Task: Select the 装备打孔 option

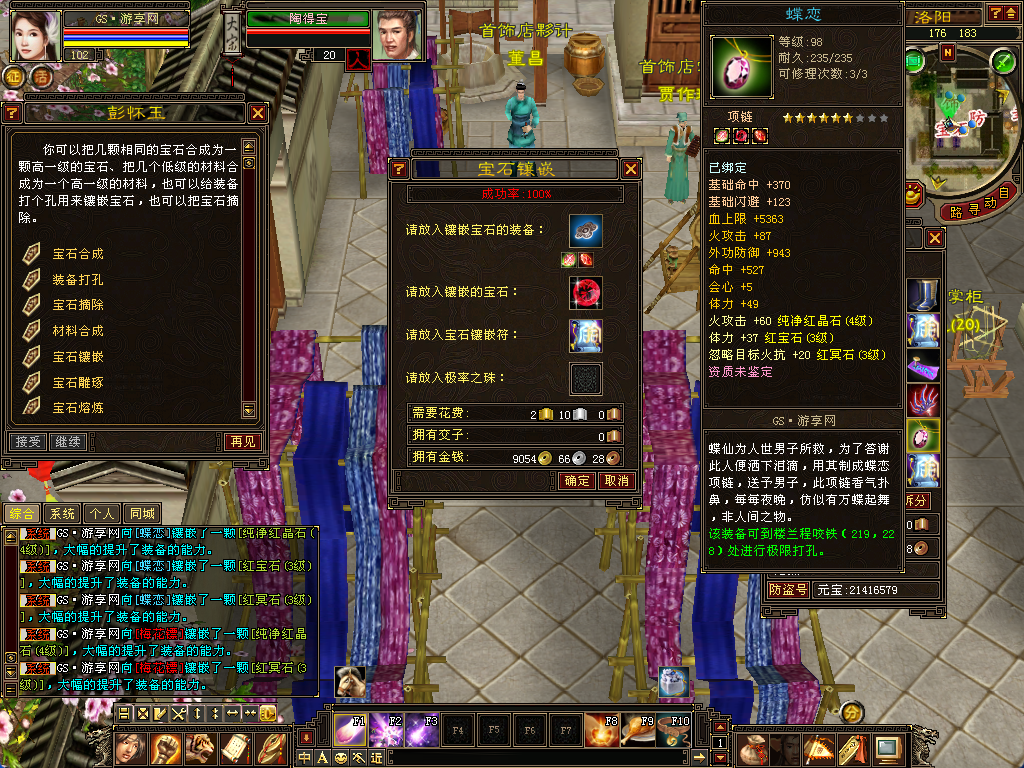Action: [x=78, y=280]
